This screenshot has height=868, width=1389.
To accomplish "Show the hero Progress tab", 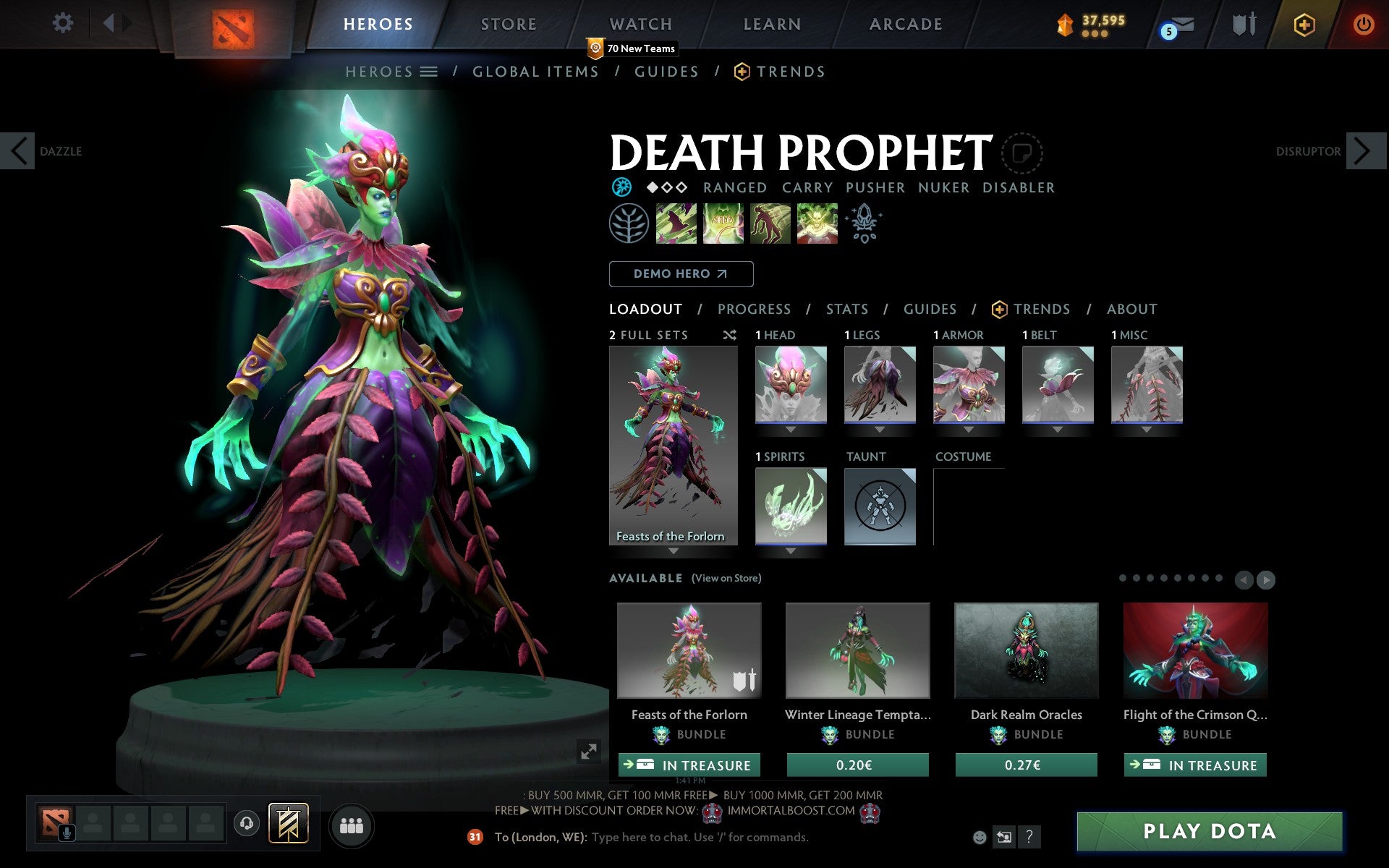I will tap(754, 310).
